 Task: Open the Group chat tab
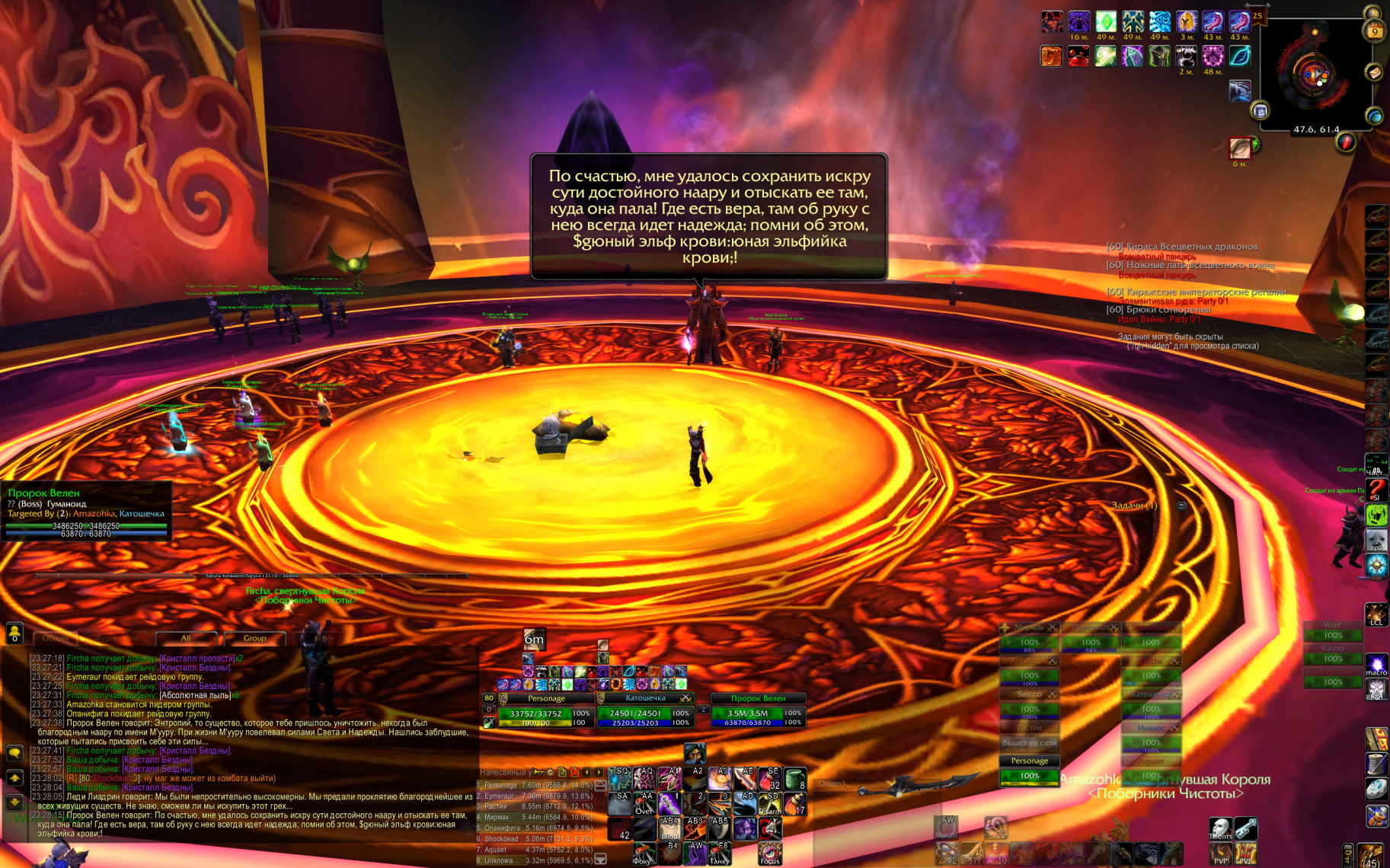click(254, 638)
